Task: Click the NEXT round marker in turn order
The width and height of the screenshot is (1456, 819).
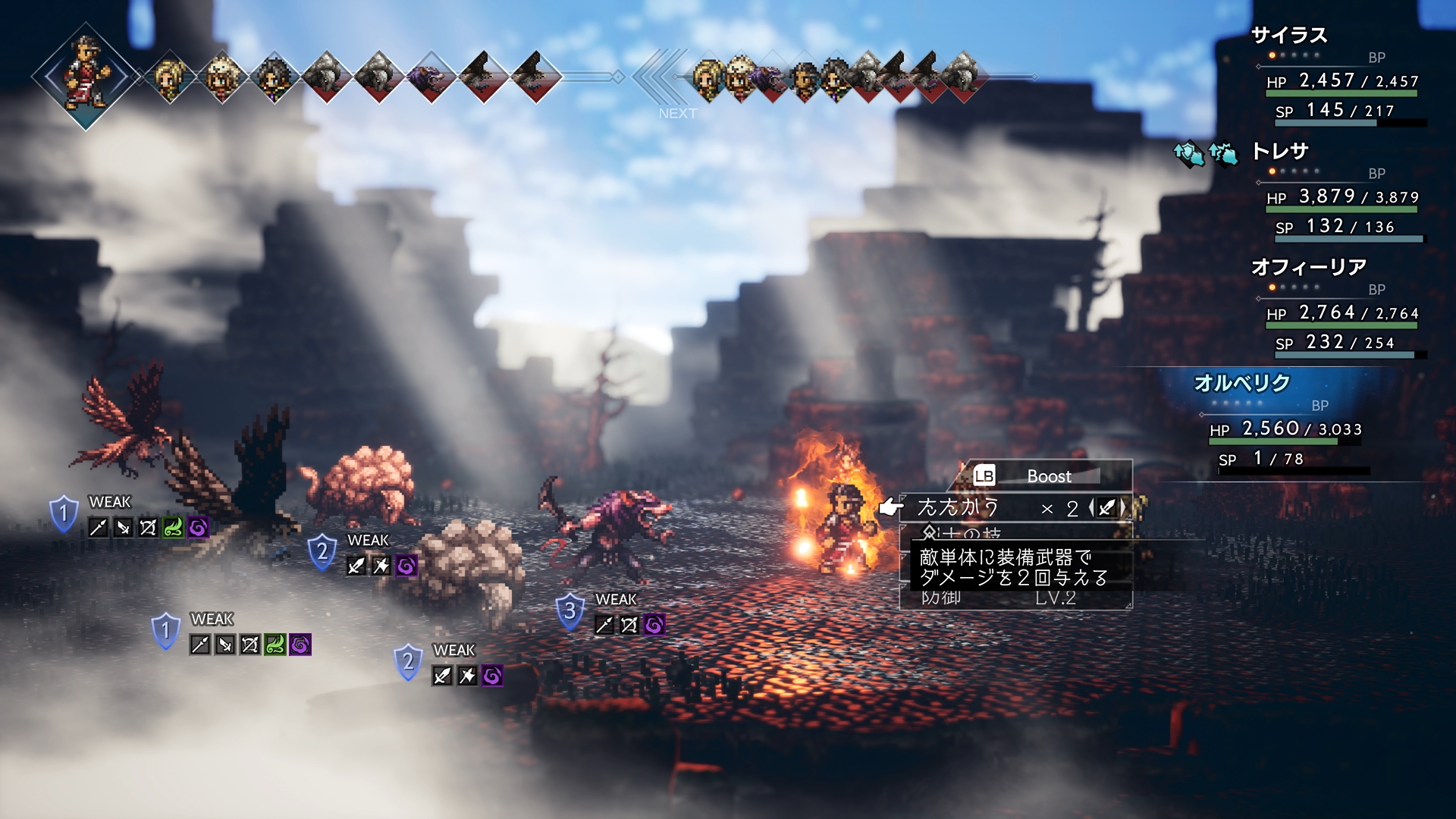Action: tap(676, 113)
